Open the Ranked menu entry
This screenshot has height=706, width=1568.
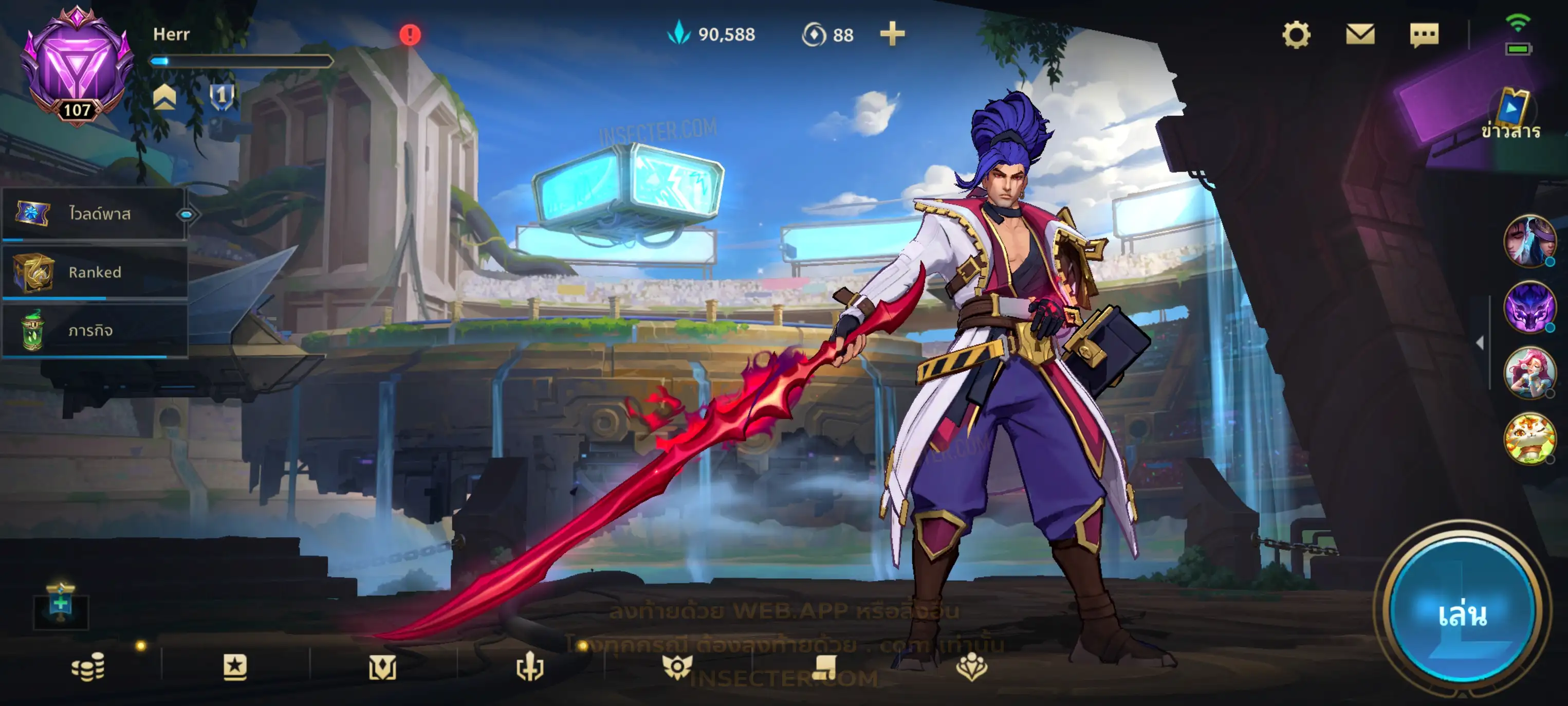[x=95, y=273]
